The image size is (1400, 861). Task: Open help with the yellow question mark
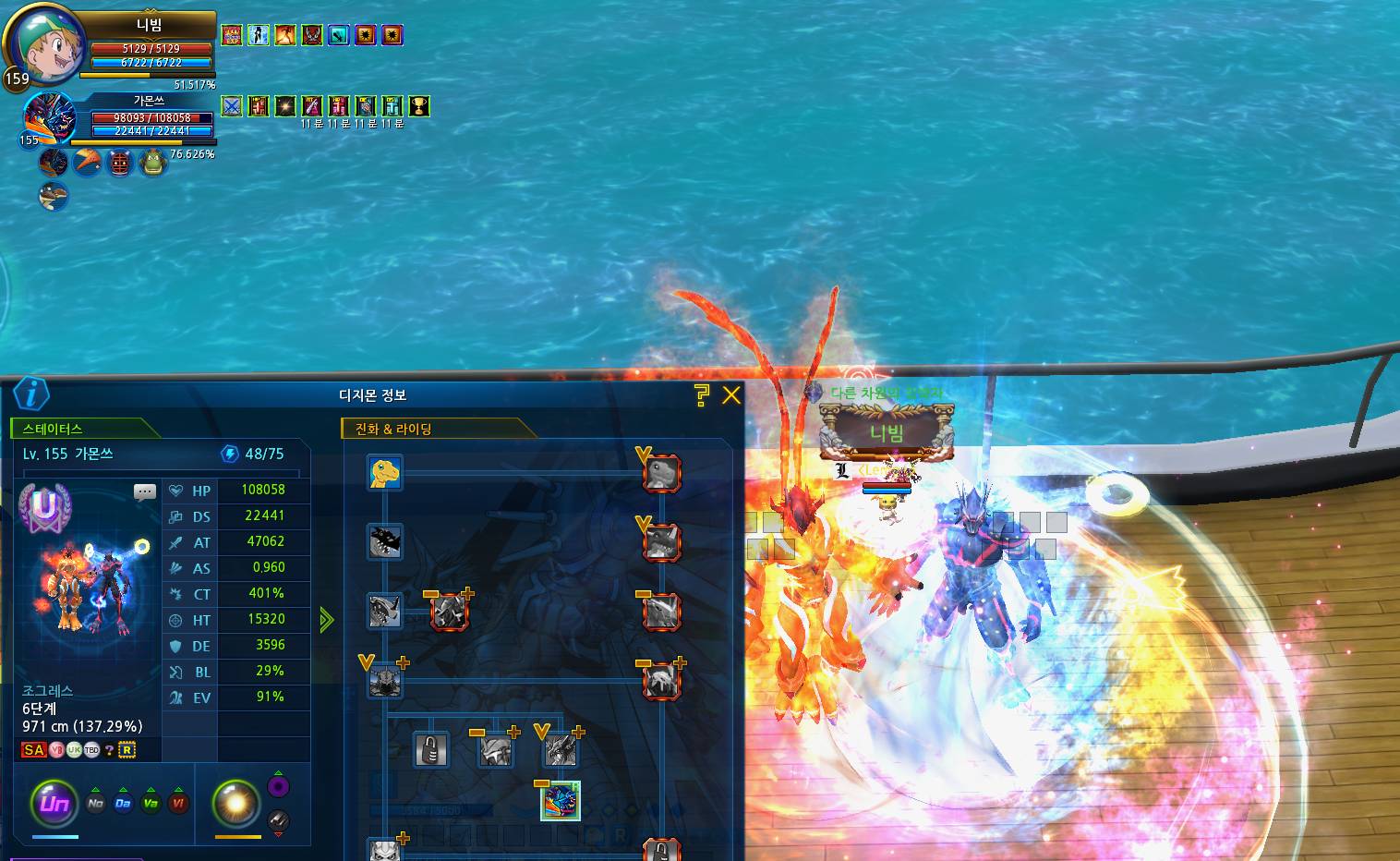(x=702, y=395)
